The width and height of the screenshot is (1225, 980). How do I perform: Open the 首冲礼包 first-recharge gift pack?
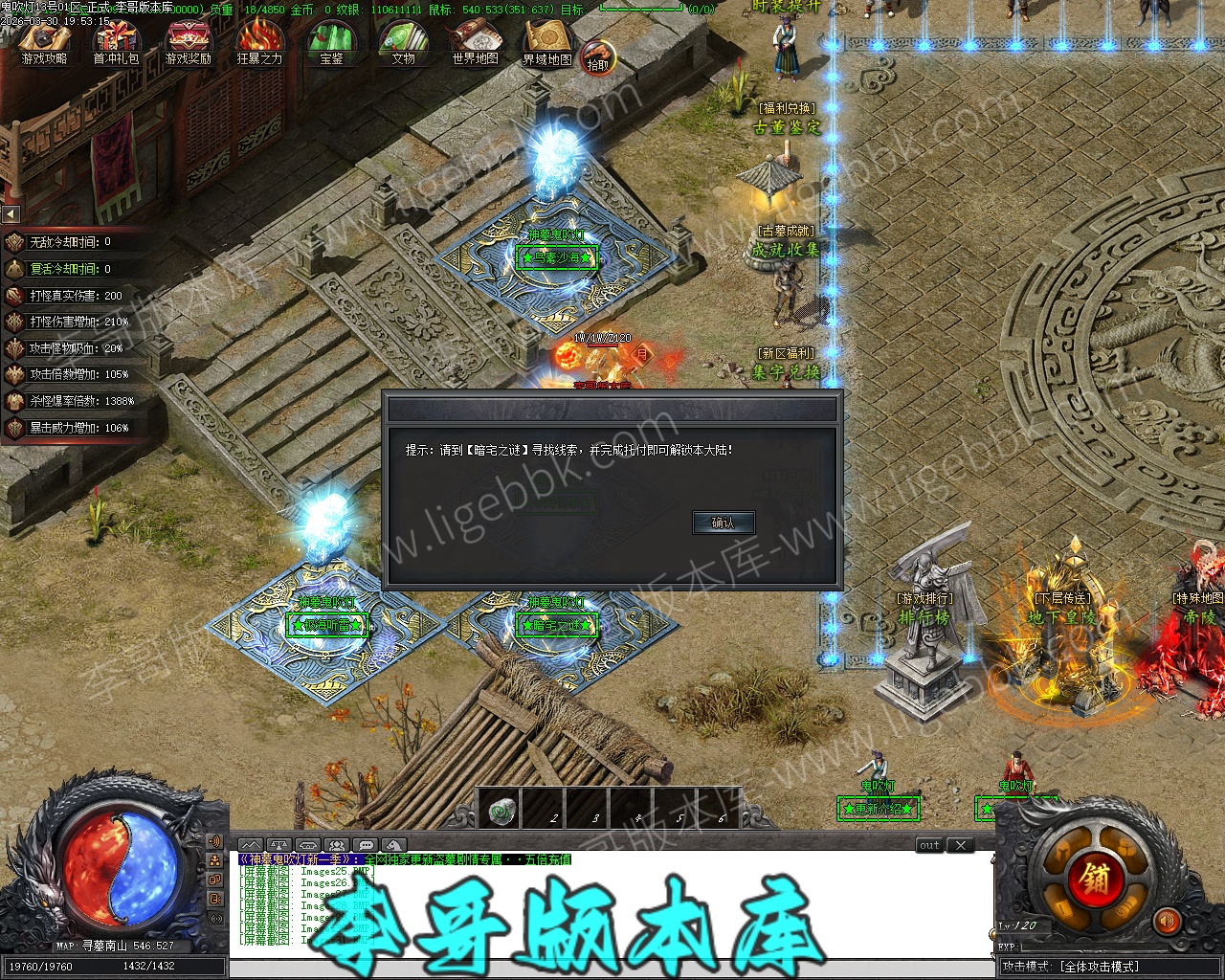coord(116,44)
